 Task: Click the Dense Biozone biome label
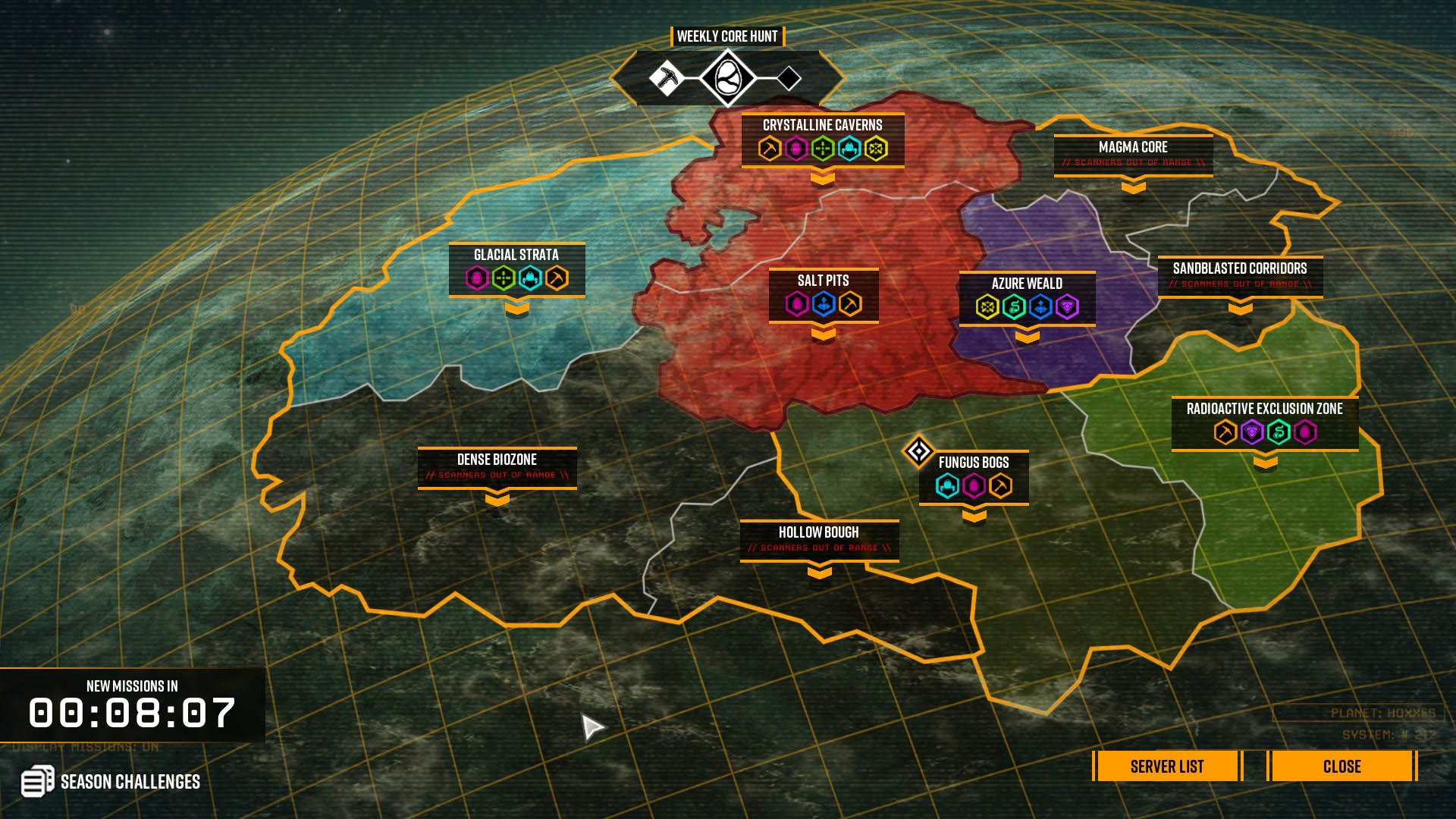[497, 460]
